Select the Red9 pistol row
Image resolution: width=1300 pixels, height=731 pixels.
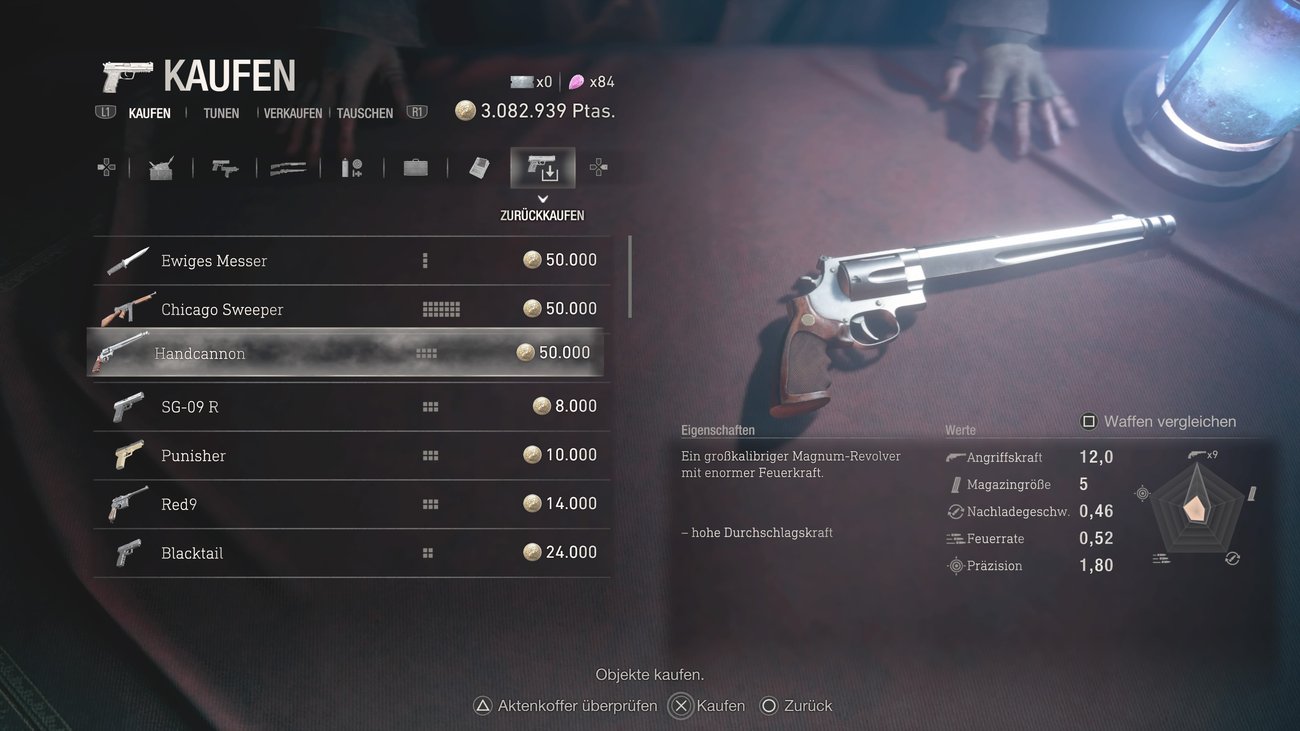coord(350,504)
